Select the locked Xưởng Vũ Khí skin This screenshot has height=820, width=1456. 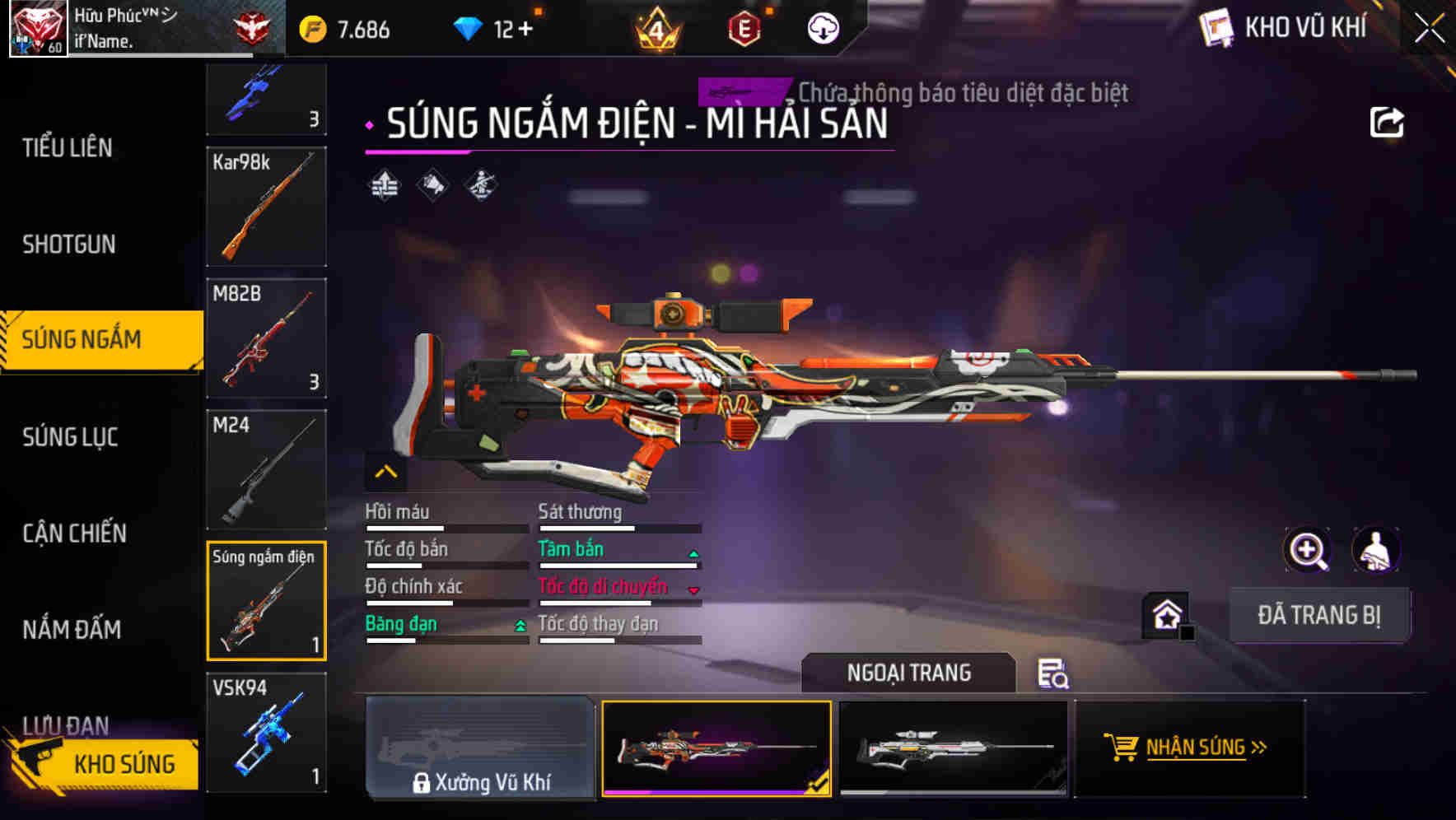coord(480,748)
